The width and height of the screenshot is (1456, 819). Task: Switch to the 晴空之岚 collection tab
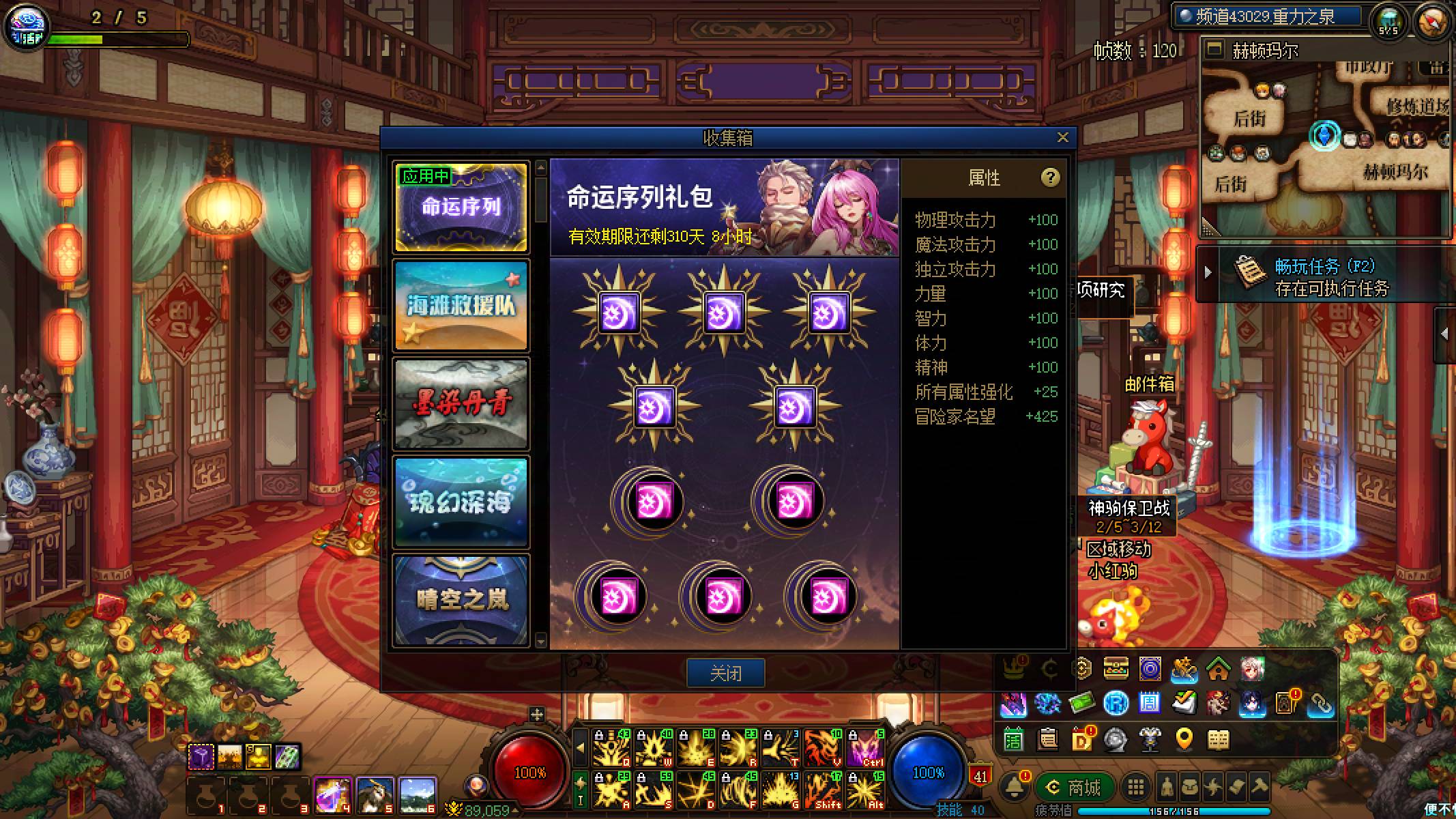click(461, 599)
